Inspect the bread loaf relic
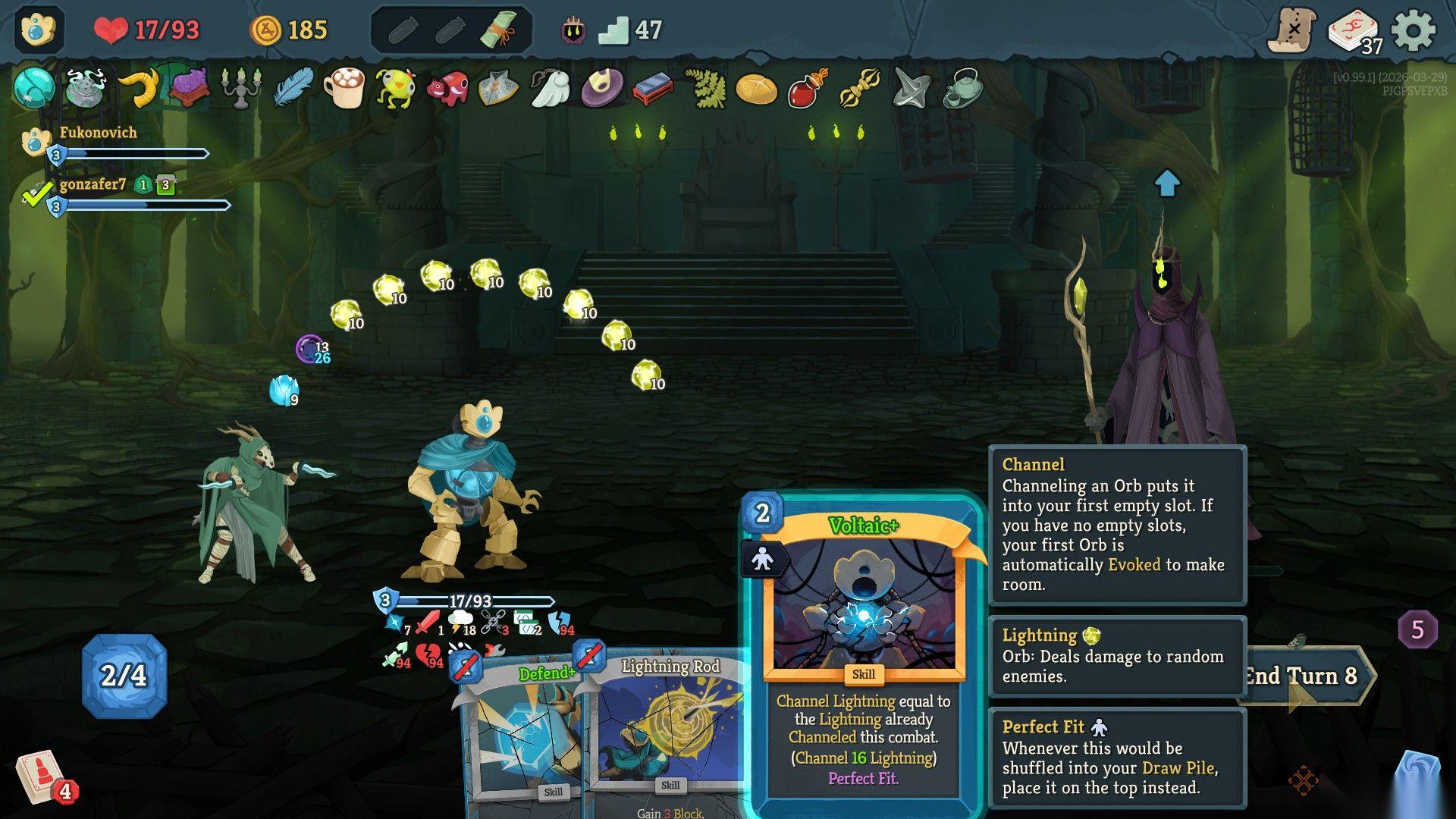Screen dimensions: 1456x819 point(756,89)
